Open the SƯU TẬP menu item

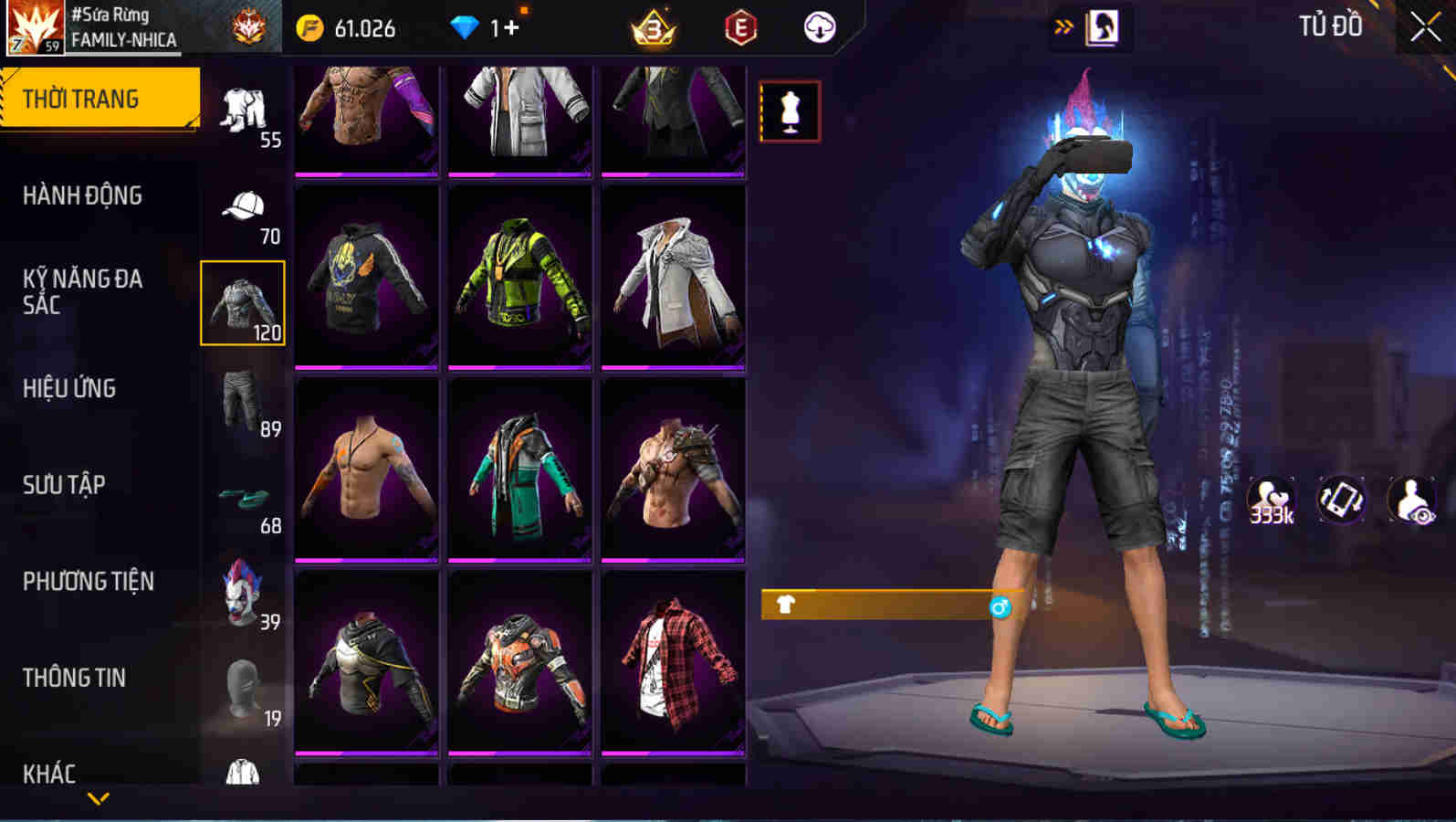64,485
